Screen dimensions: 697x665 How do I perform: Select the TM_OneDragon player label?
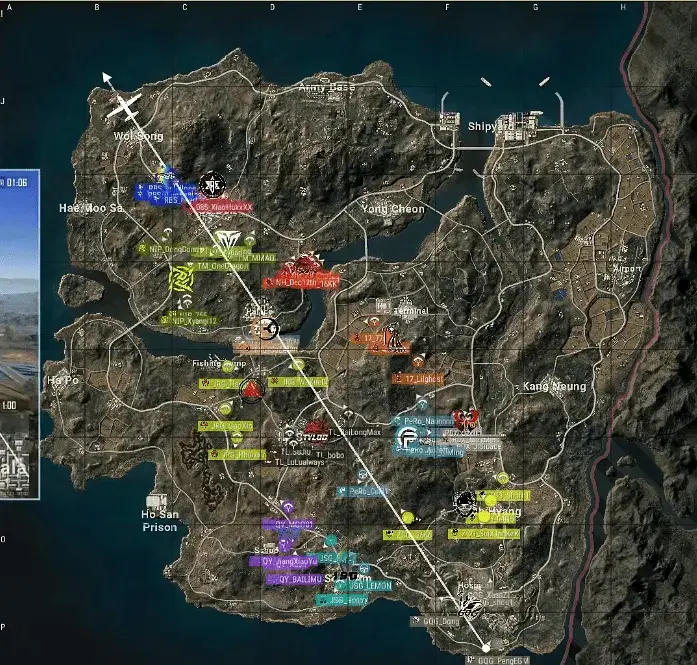coord(220,266)
